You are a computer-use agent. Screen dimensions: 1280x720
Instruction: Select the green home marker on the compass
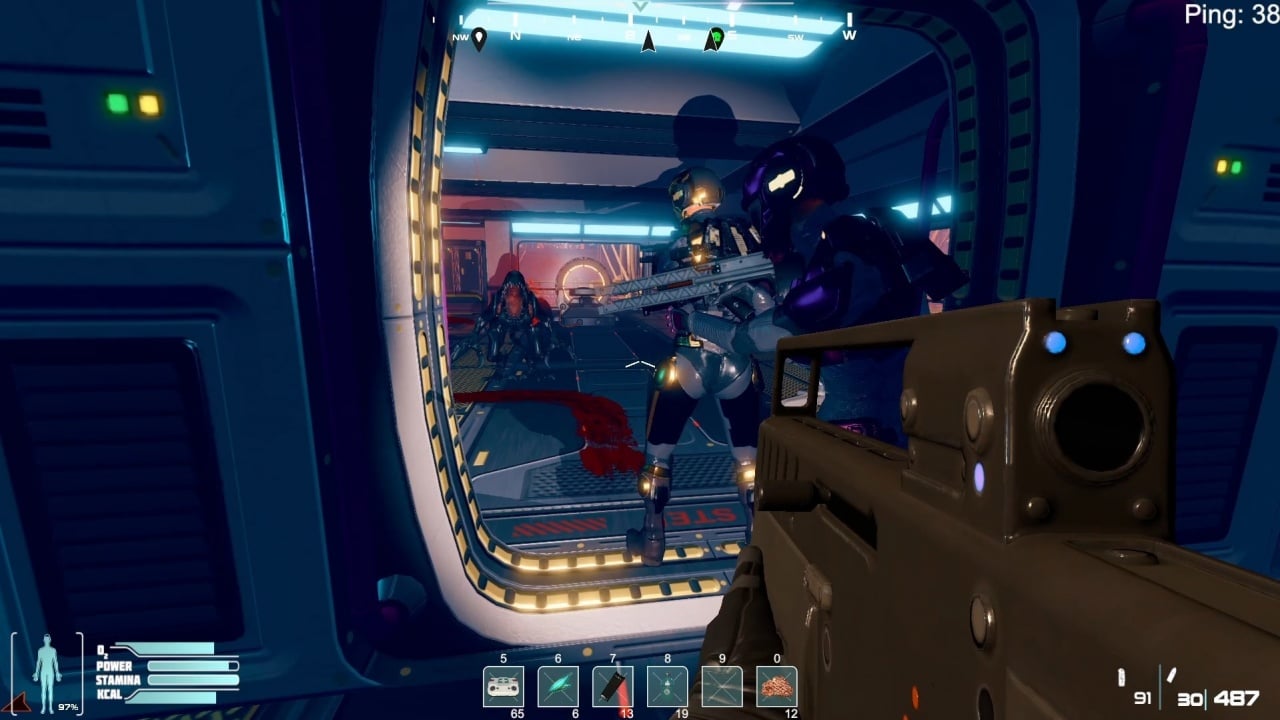(x=713, y=39)
